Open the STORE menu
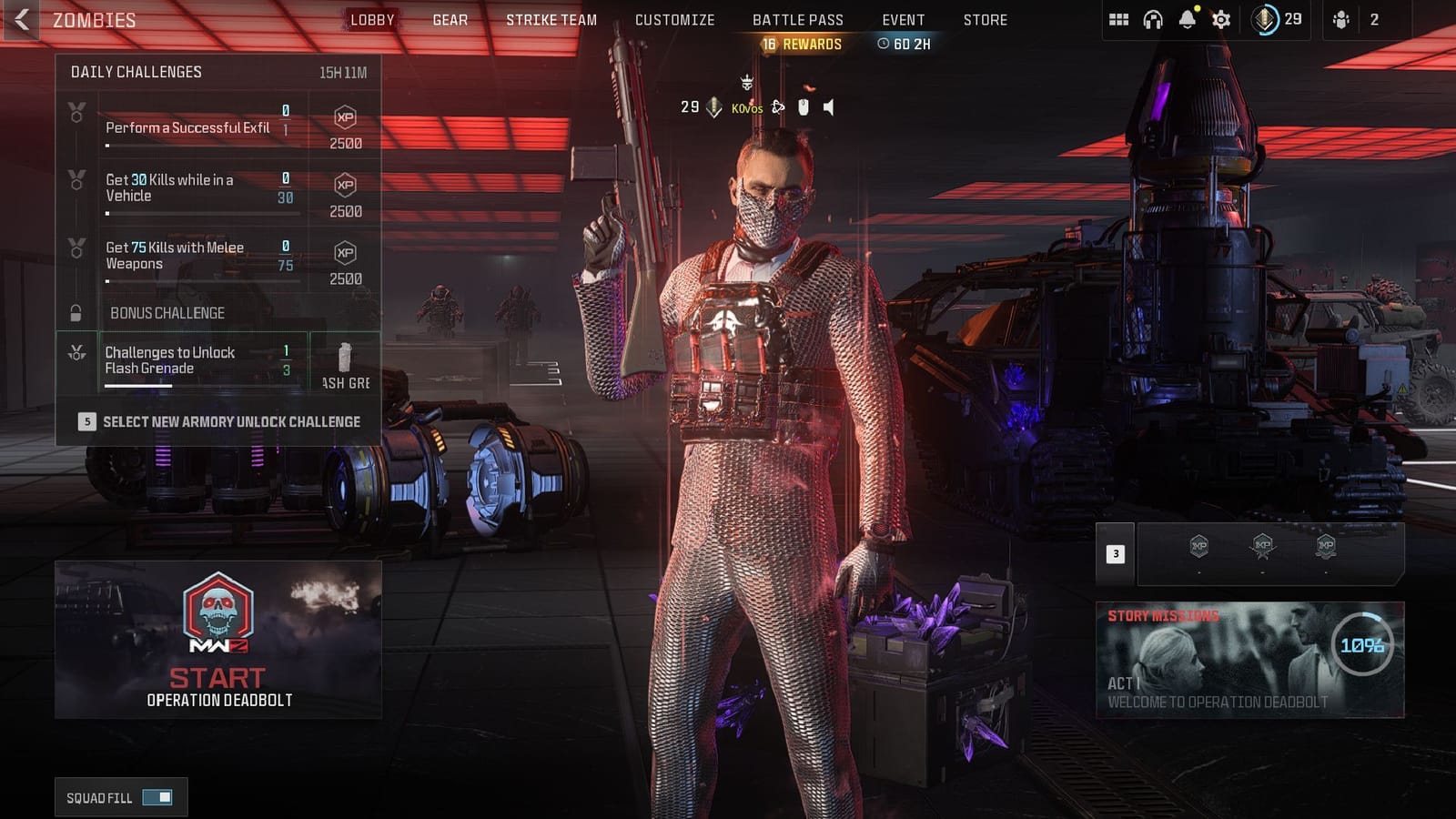The width and height of the screenshot is (1456, 819). point(986,18)
